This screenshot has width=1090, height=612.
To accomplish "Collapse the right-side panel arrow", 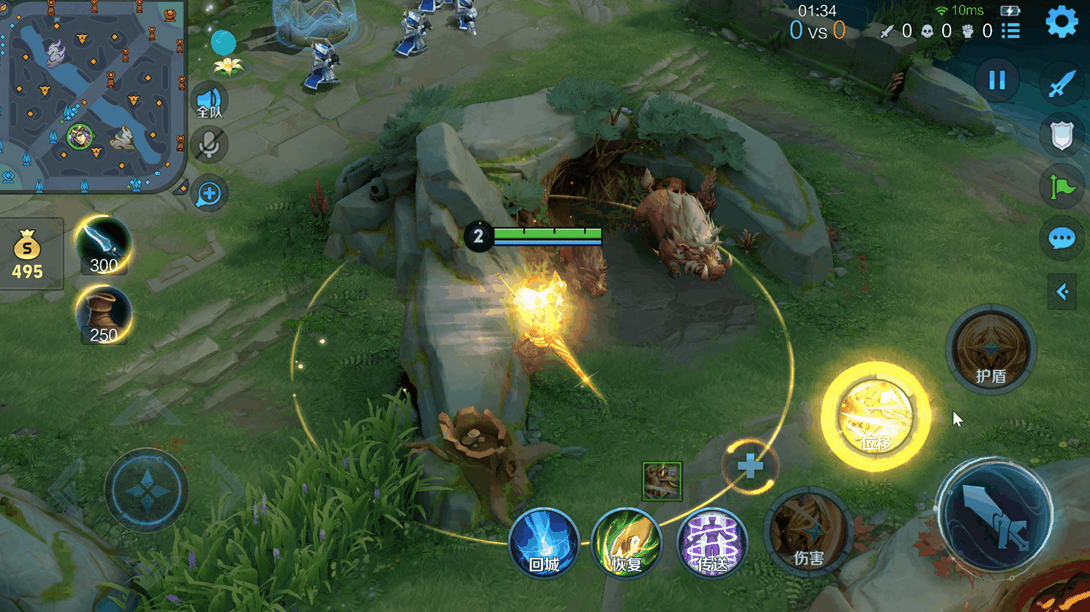I will tap(1061, 291).
